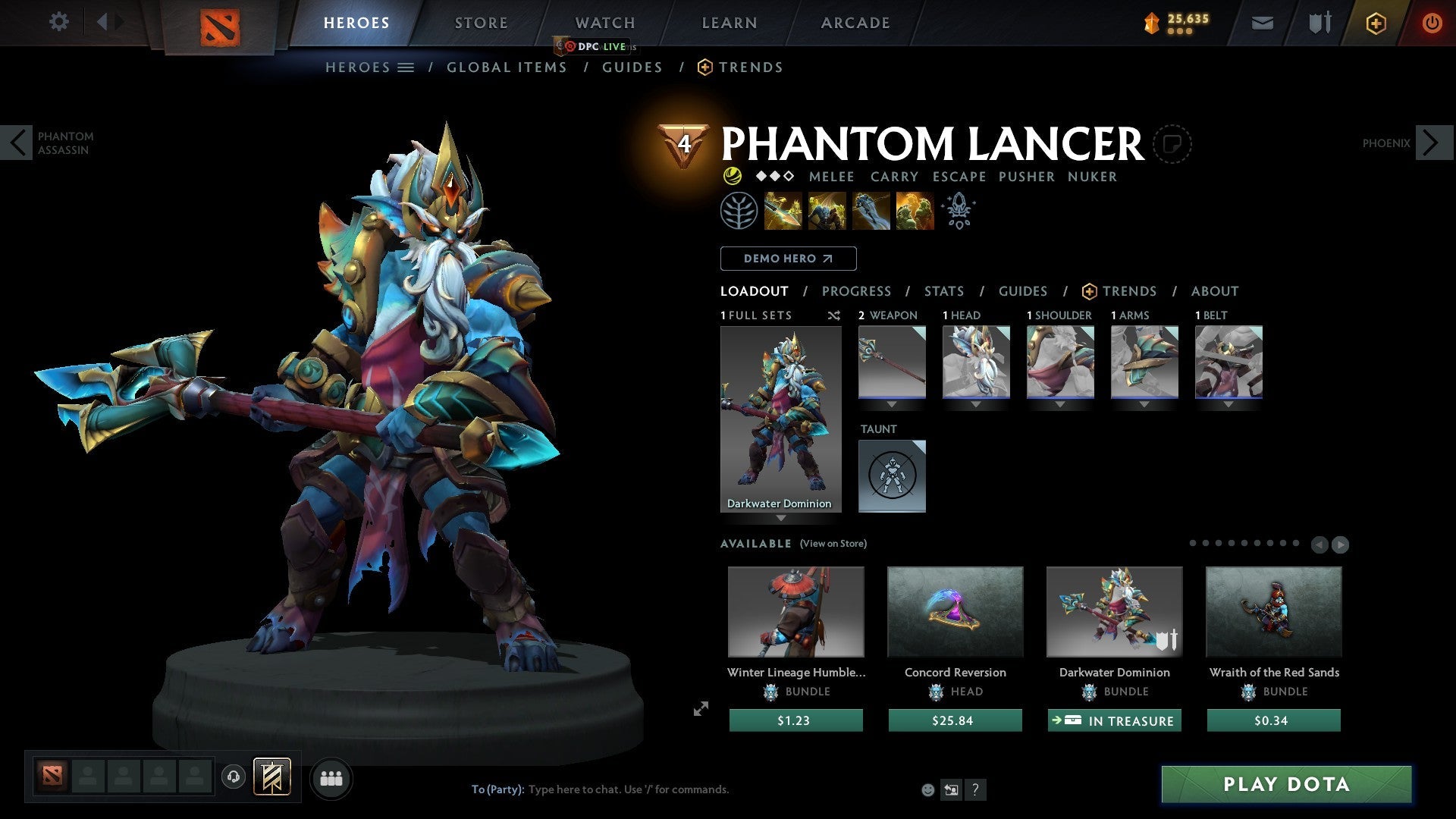Viewport: 1456px width, 819px height.
Task: Open the emoticon picker near the chat bar
Action: click(928, 789)
